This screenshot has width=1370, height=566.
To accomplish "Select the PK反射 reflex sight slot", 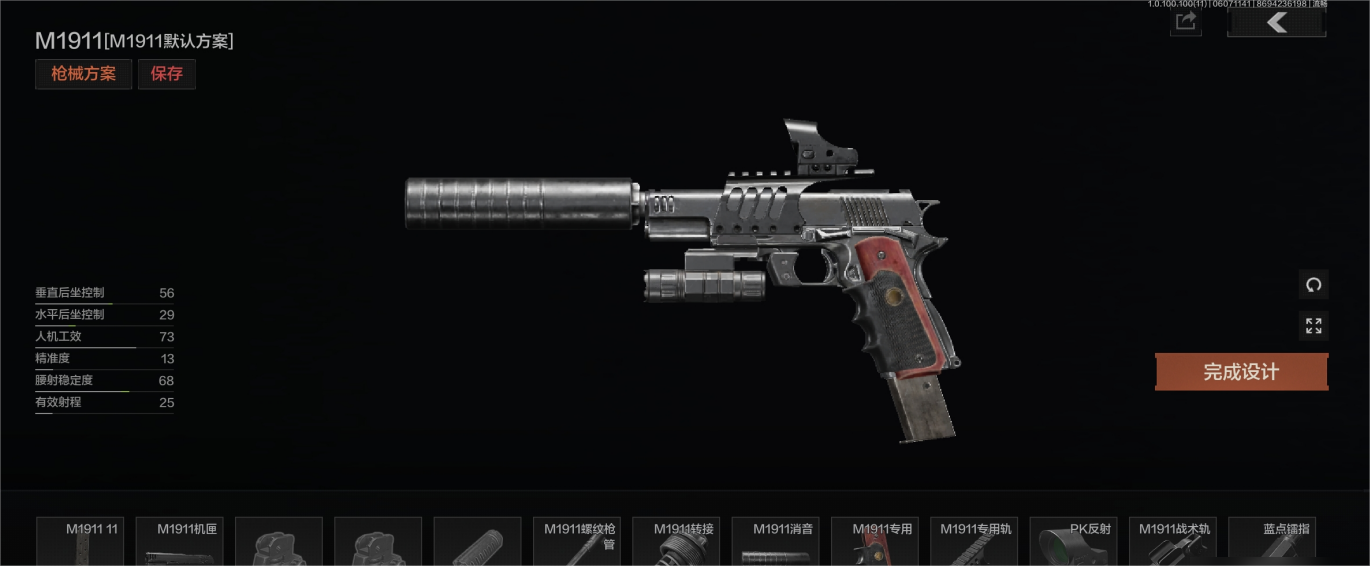I will pos(1073,542).
